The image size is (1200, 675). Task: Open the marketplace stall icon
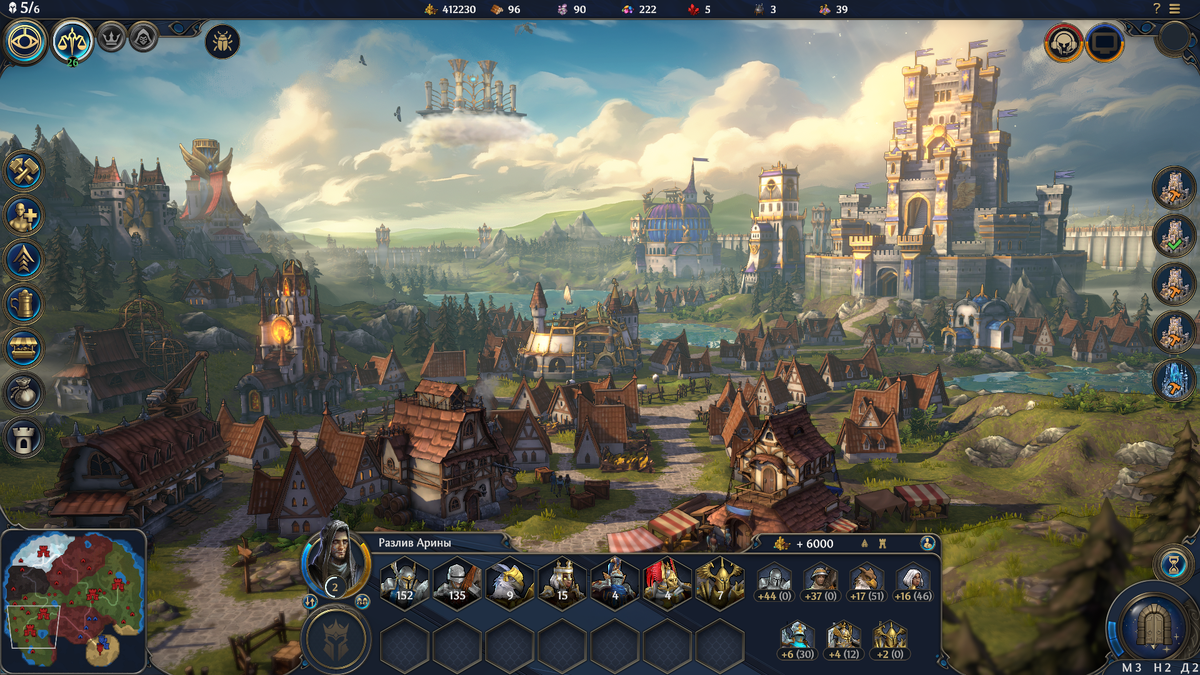(24, 348)
